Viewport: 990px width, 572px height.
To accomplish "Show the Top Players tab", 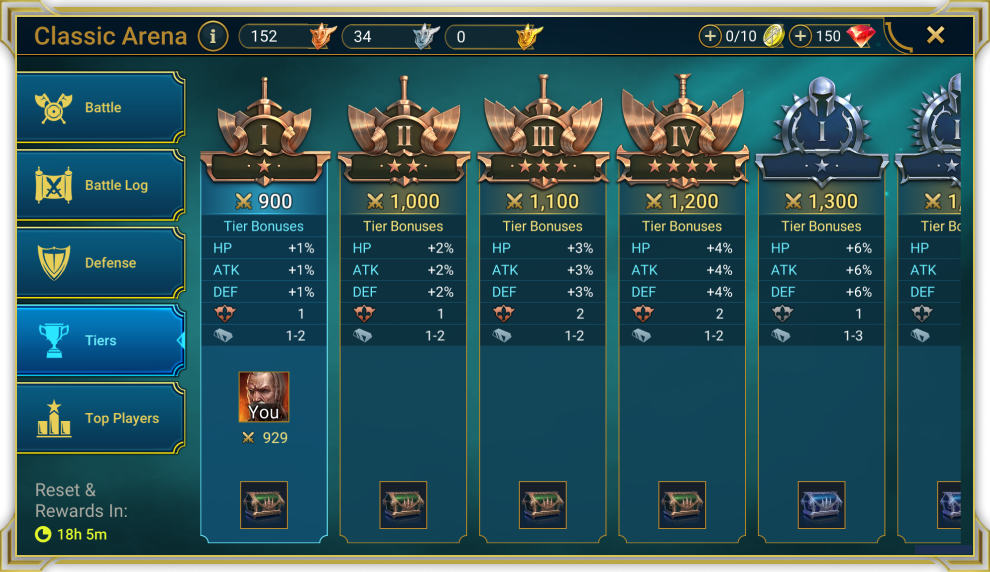I will coord(100,418).
